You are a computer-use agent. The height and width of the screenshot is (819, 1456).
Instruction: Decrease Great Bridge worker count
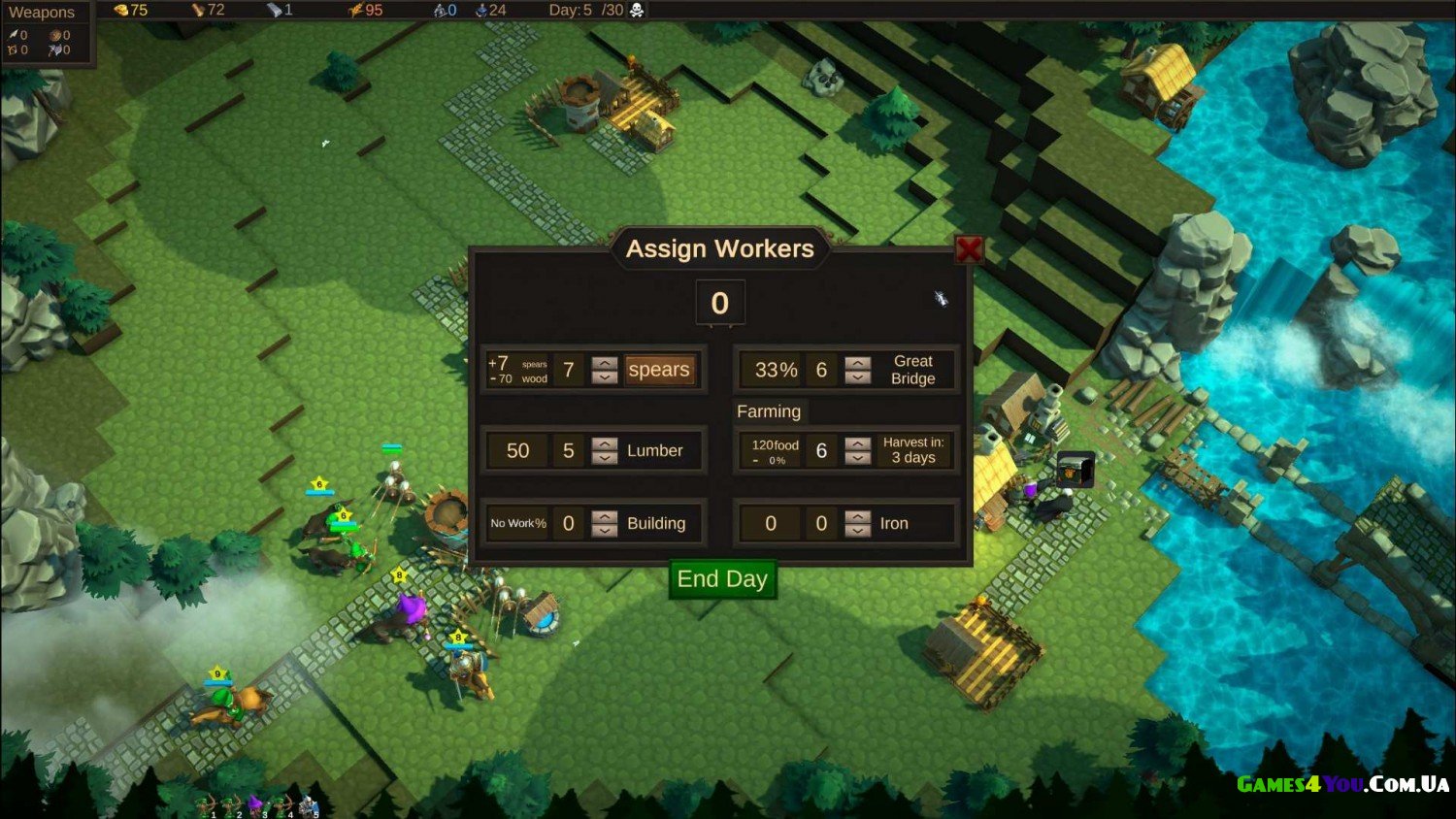coord(858,377)
